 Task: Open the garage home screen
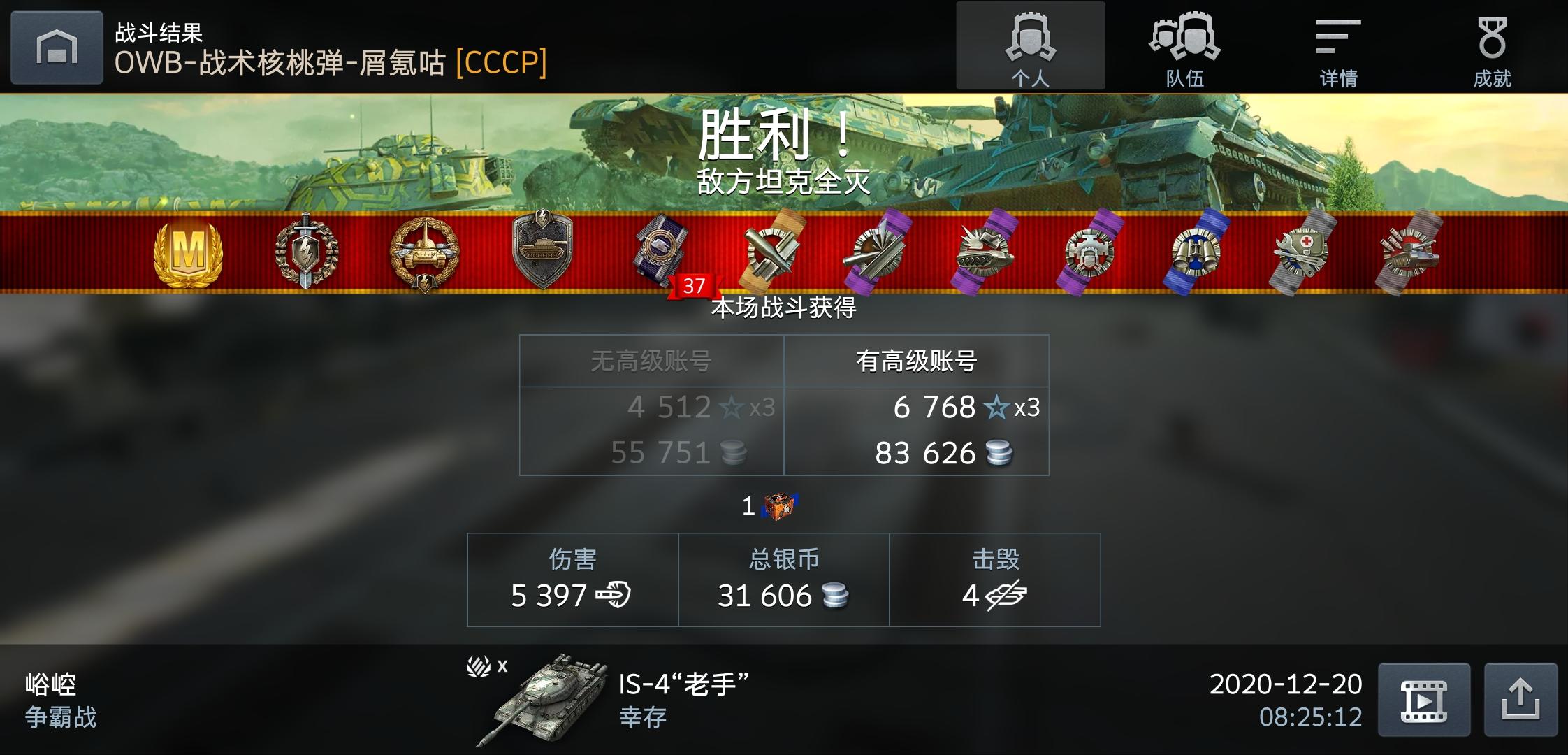[x=57, y=47]
